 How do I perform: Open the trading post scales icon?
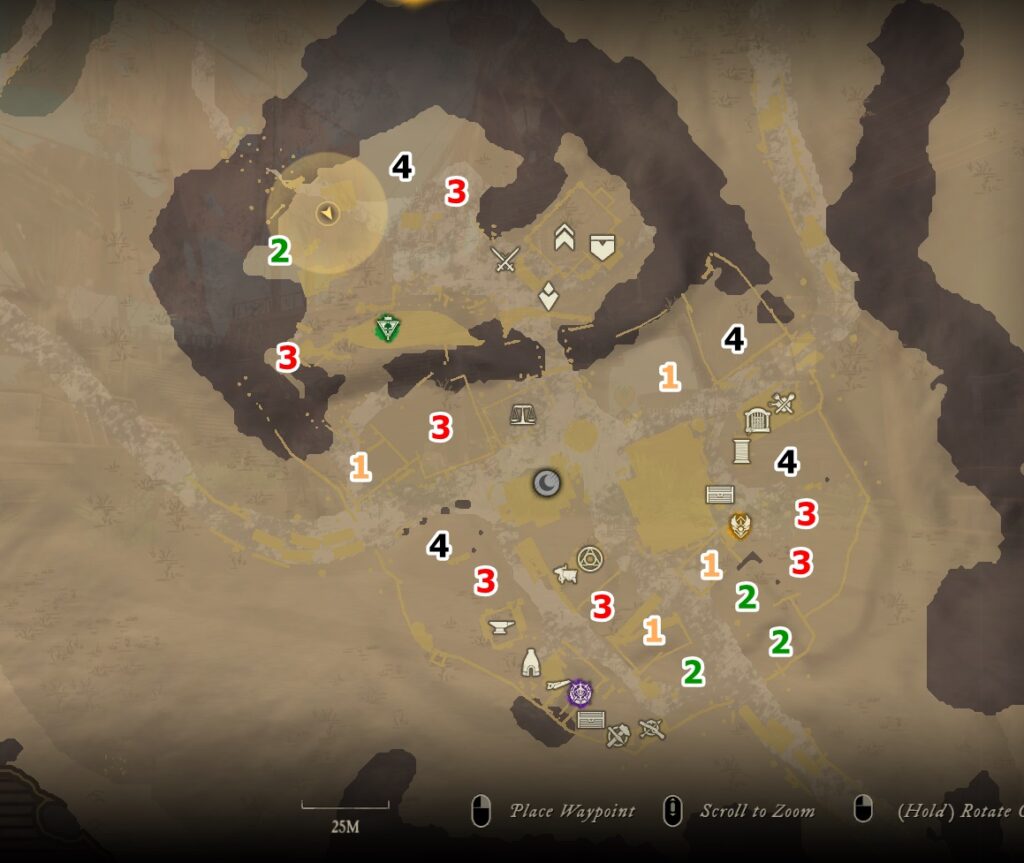click(x=522, y=413)
